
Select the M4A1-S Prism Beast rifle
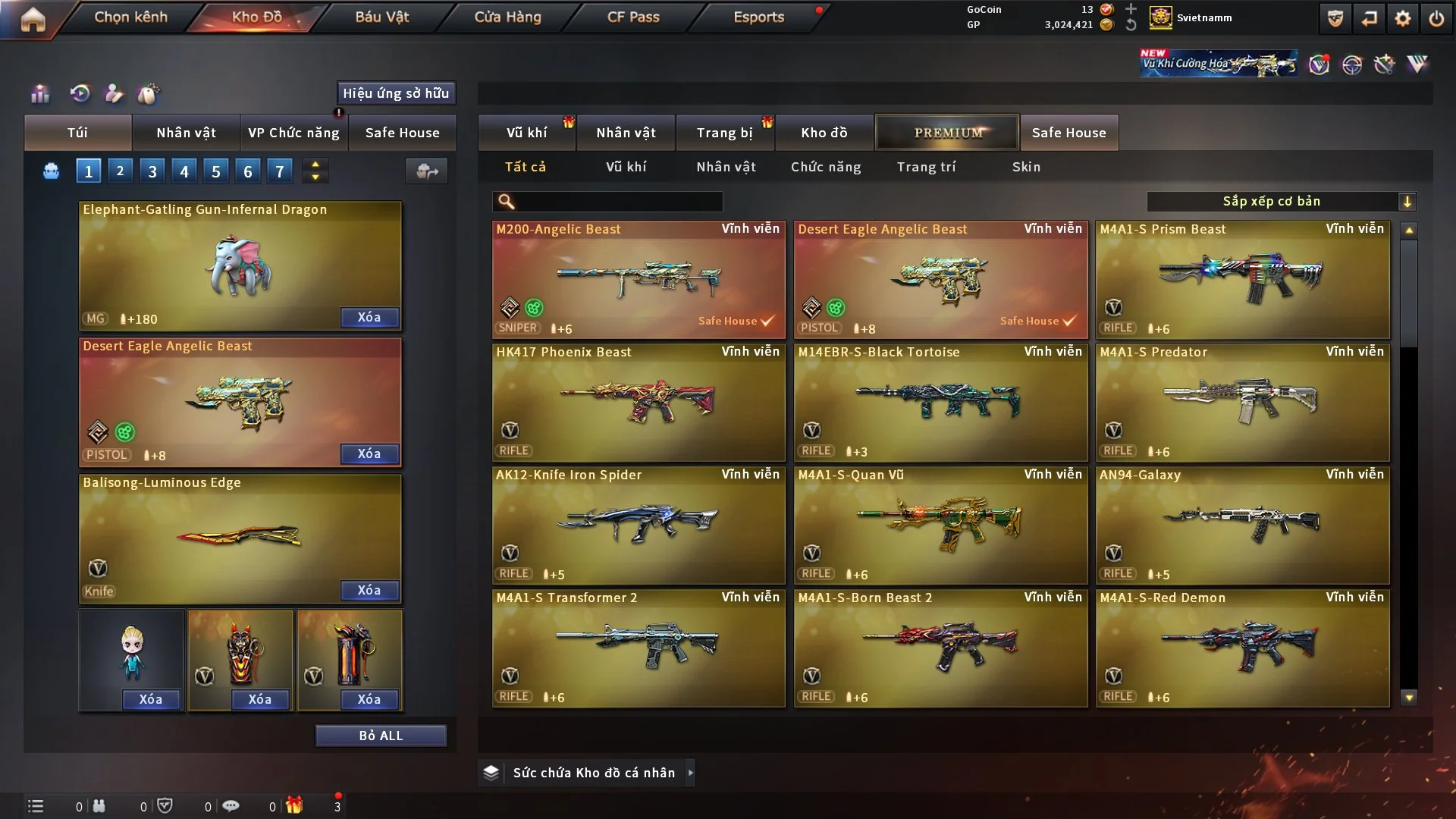(x=1242, y=279)
